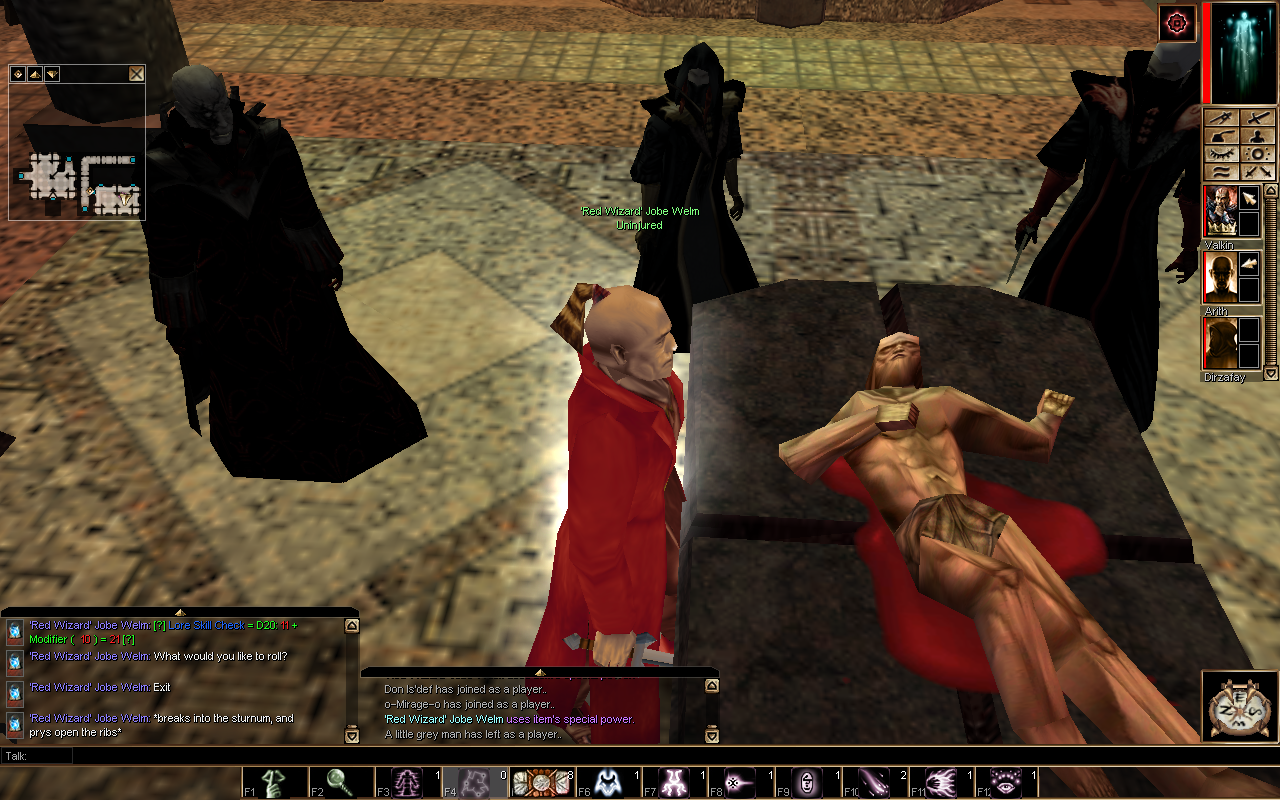The width and height of the screenshot is (1280, 800).
Task: Select the dagger icon in the action panel
Action: click(x=1219, y=118)
